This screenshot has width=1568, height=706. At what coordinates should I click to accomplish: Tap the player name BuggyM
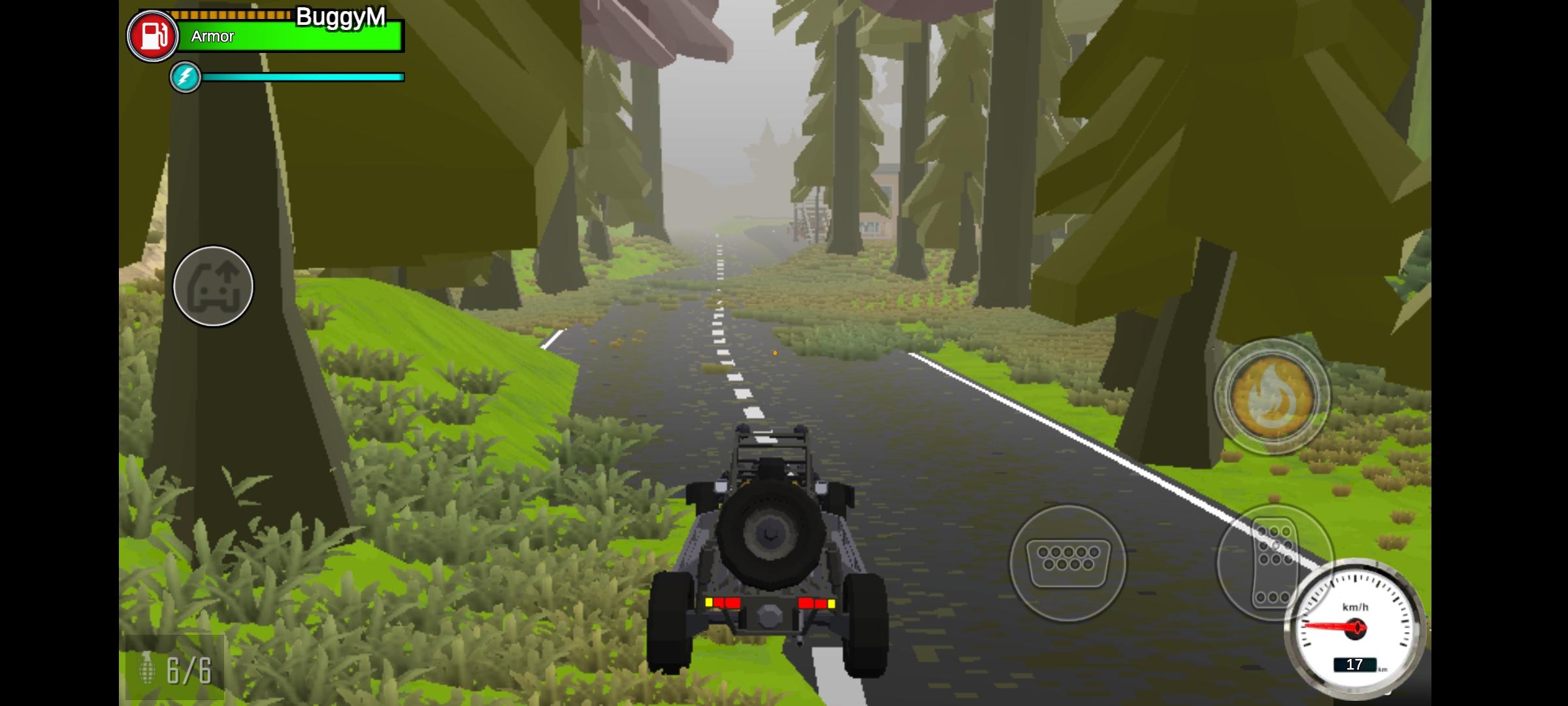(x=341, y=18)
